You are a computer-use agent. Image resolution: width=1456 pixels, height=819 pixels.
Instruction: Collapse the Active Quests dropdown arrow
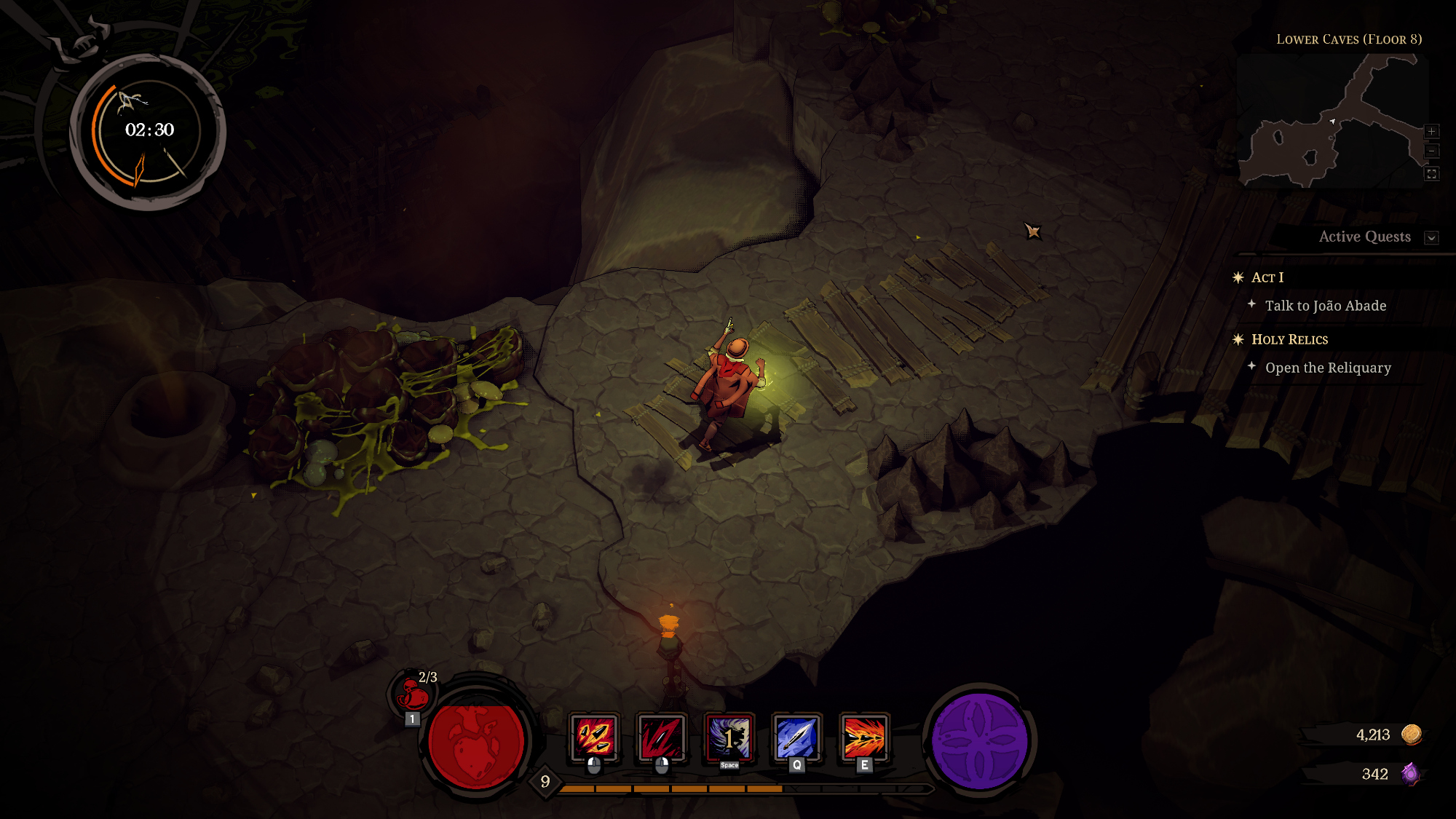(1431, 238)
